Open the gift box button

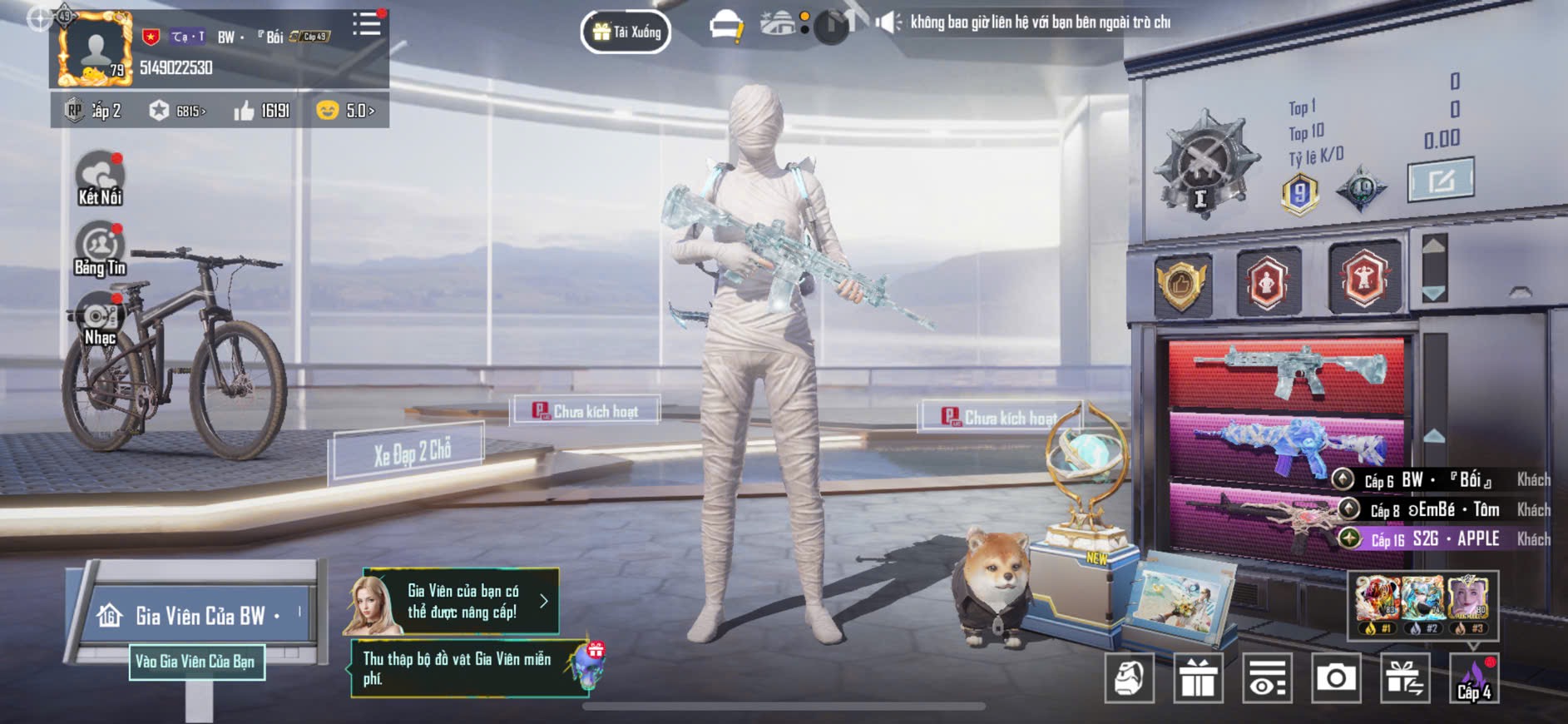click(x=1198, y=678)
